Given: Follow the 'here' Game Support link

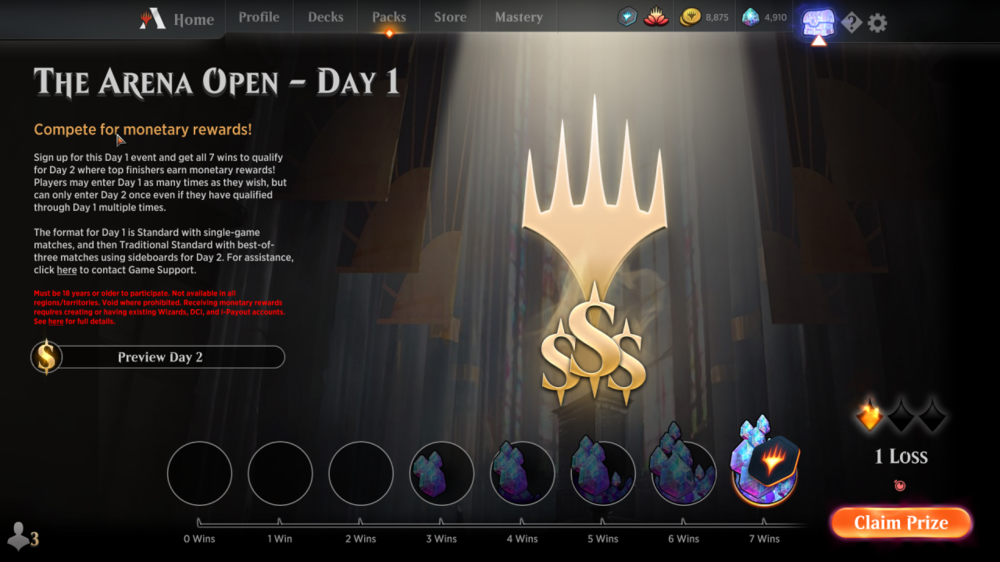Looking at the screenshot, I should (67, 270).
